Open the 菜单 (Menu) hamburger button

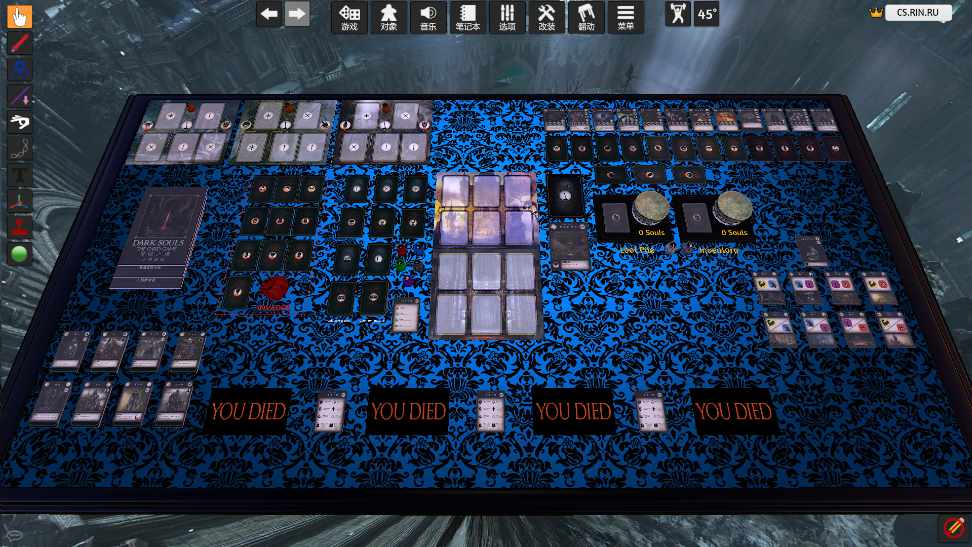(x=625, y=16)
